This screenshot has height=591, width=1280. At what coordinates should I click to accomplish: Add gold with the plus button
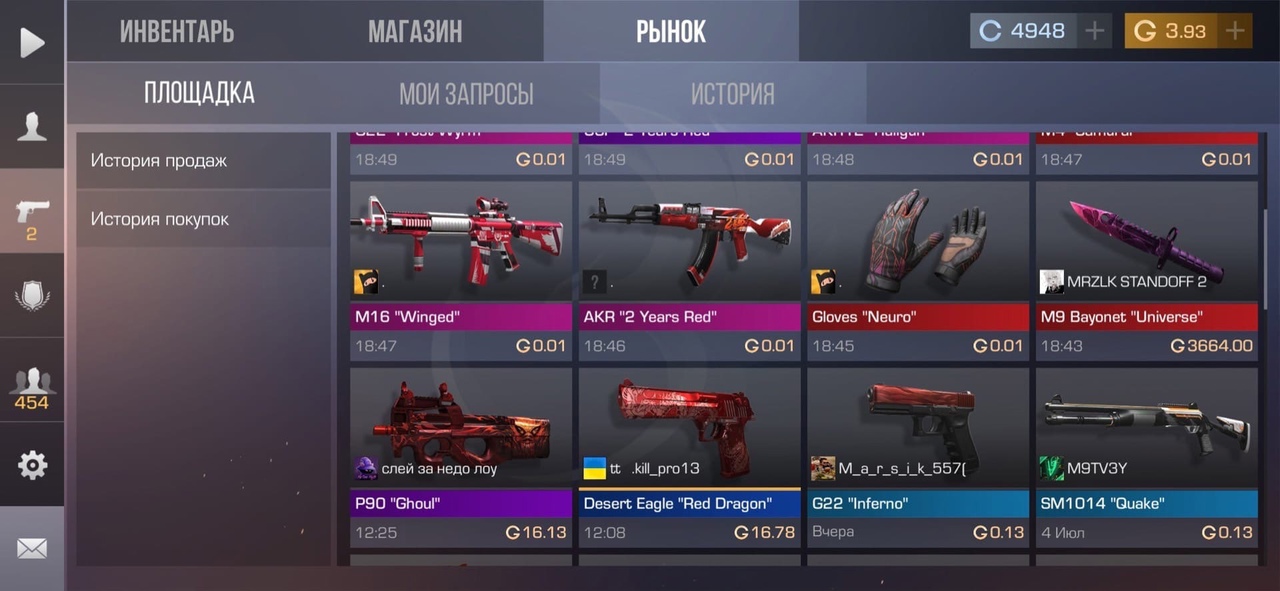pos(1235,31)
